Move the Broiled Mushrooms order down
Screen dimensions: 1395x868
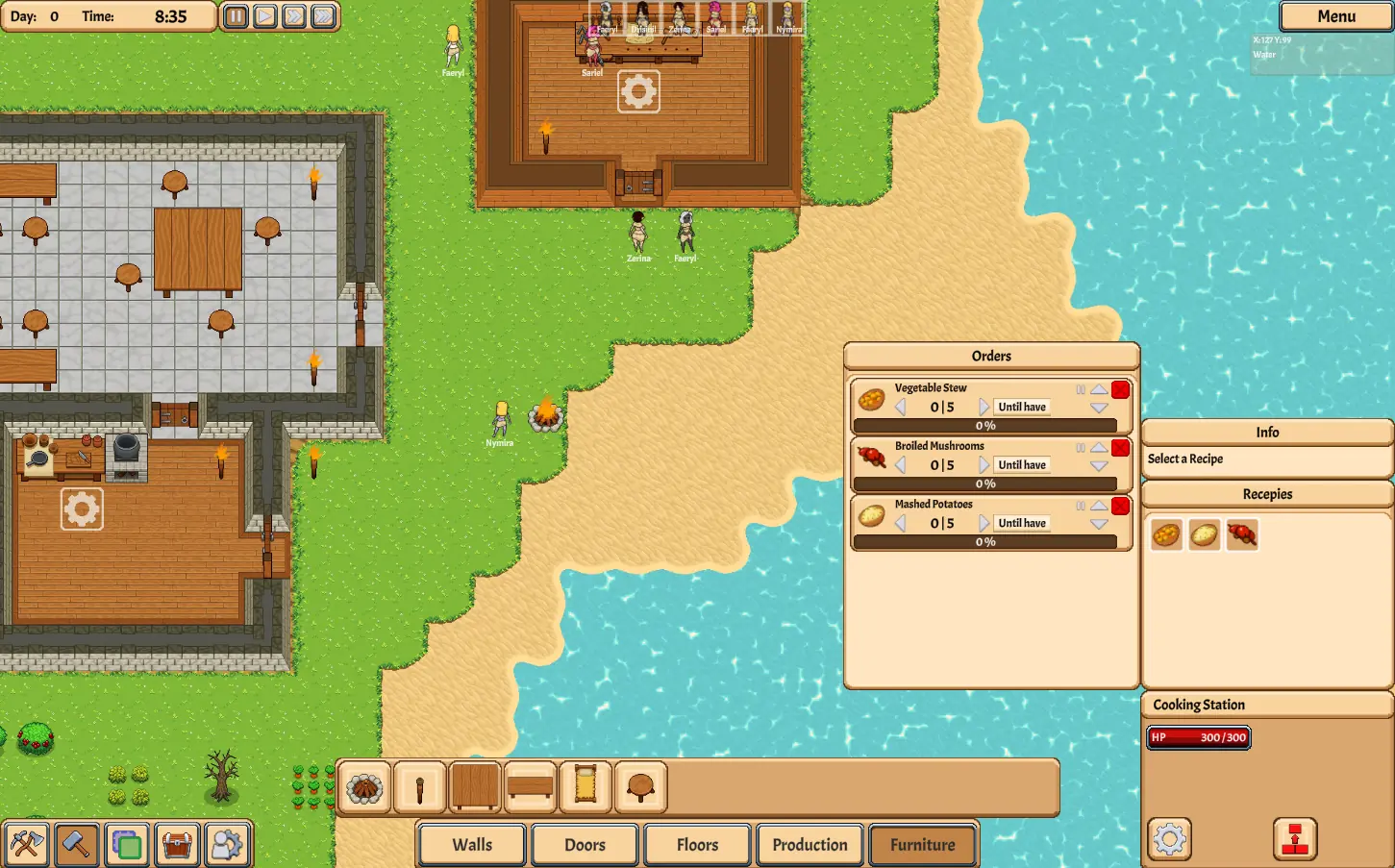(1099, 466)
